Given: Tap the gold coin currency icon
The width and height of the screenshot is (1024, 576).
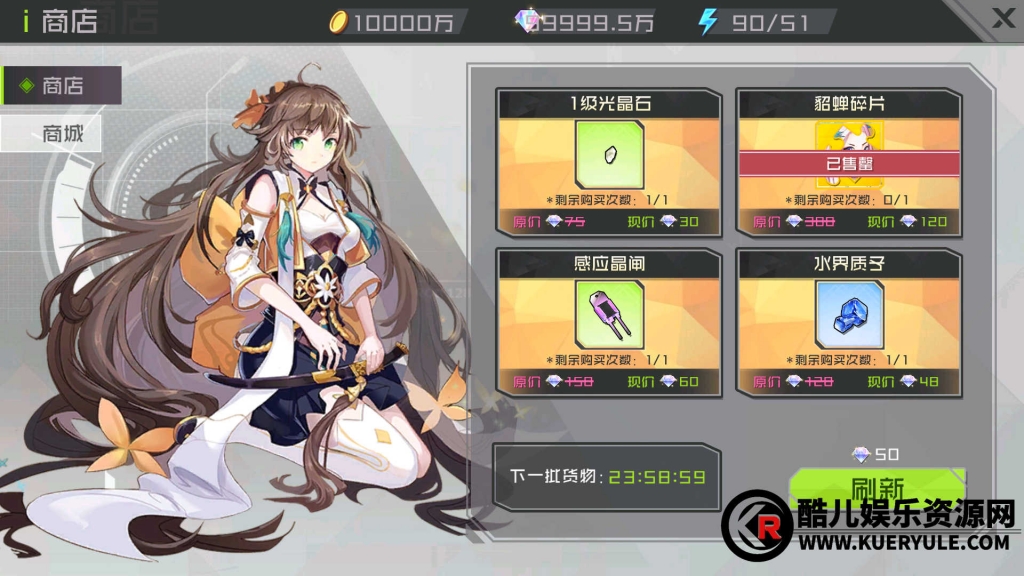Looking at the screenshot, I should [x=339, y=21].
